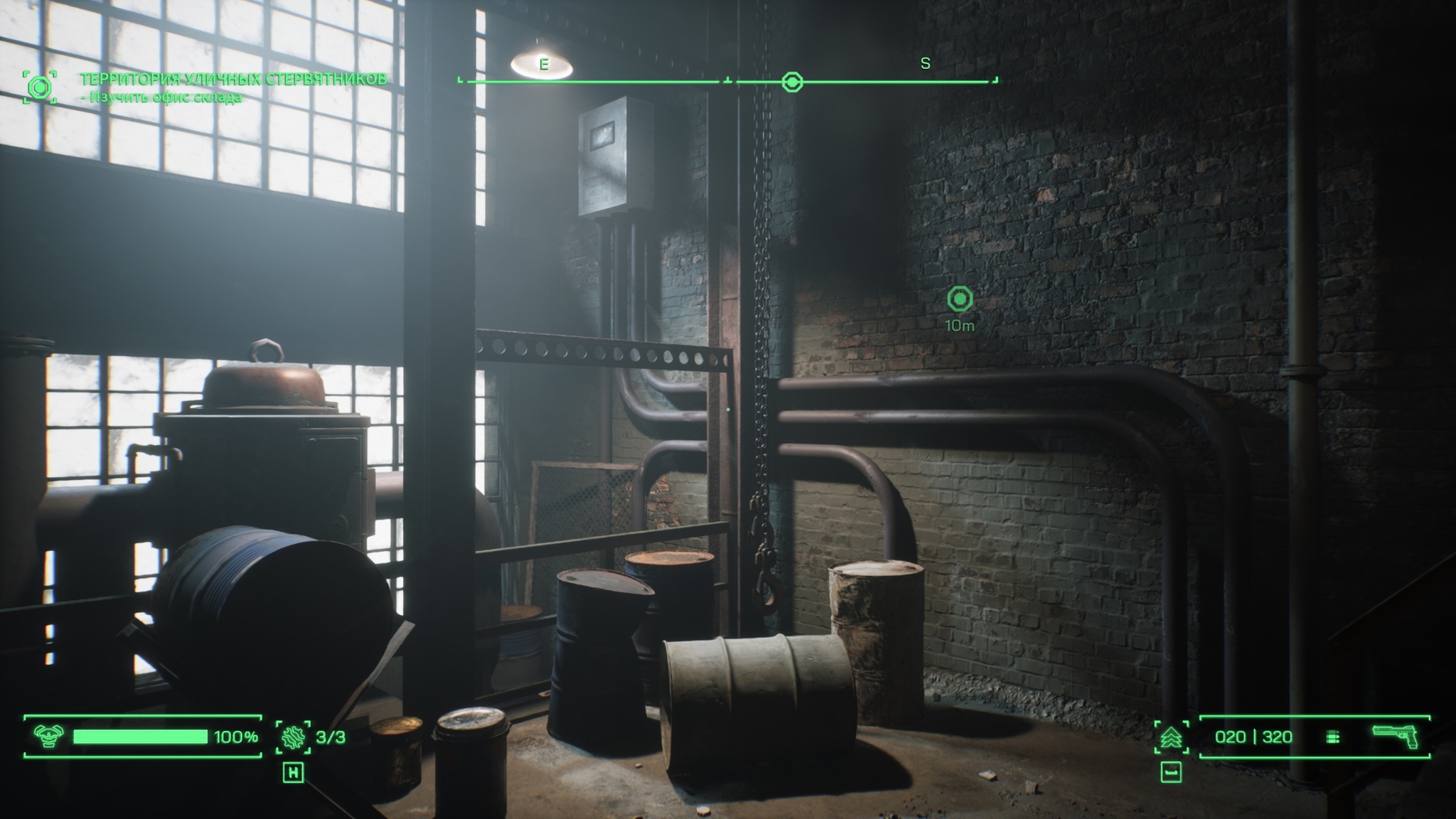1456x819 pixels.
Task: Open the objective Изучить офис склада
Action: point(161,97)
